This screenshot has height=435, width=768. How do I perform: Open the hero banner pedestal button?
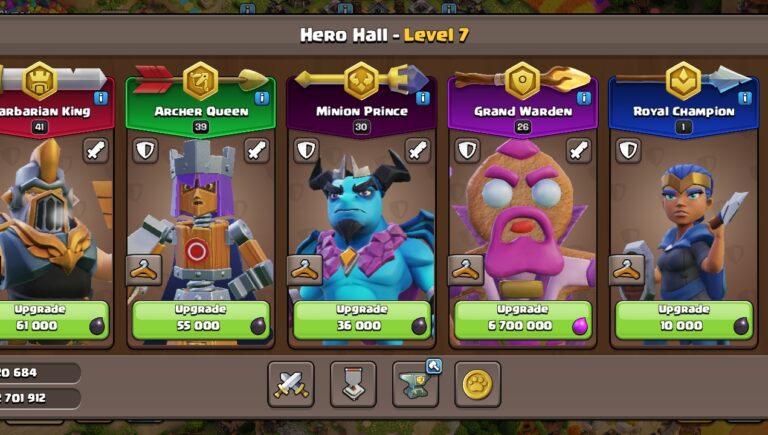(353, 384)
